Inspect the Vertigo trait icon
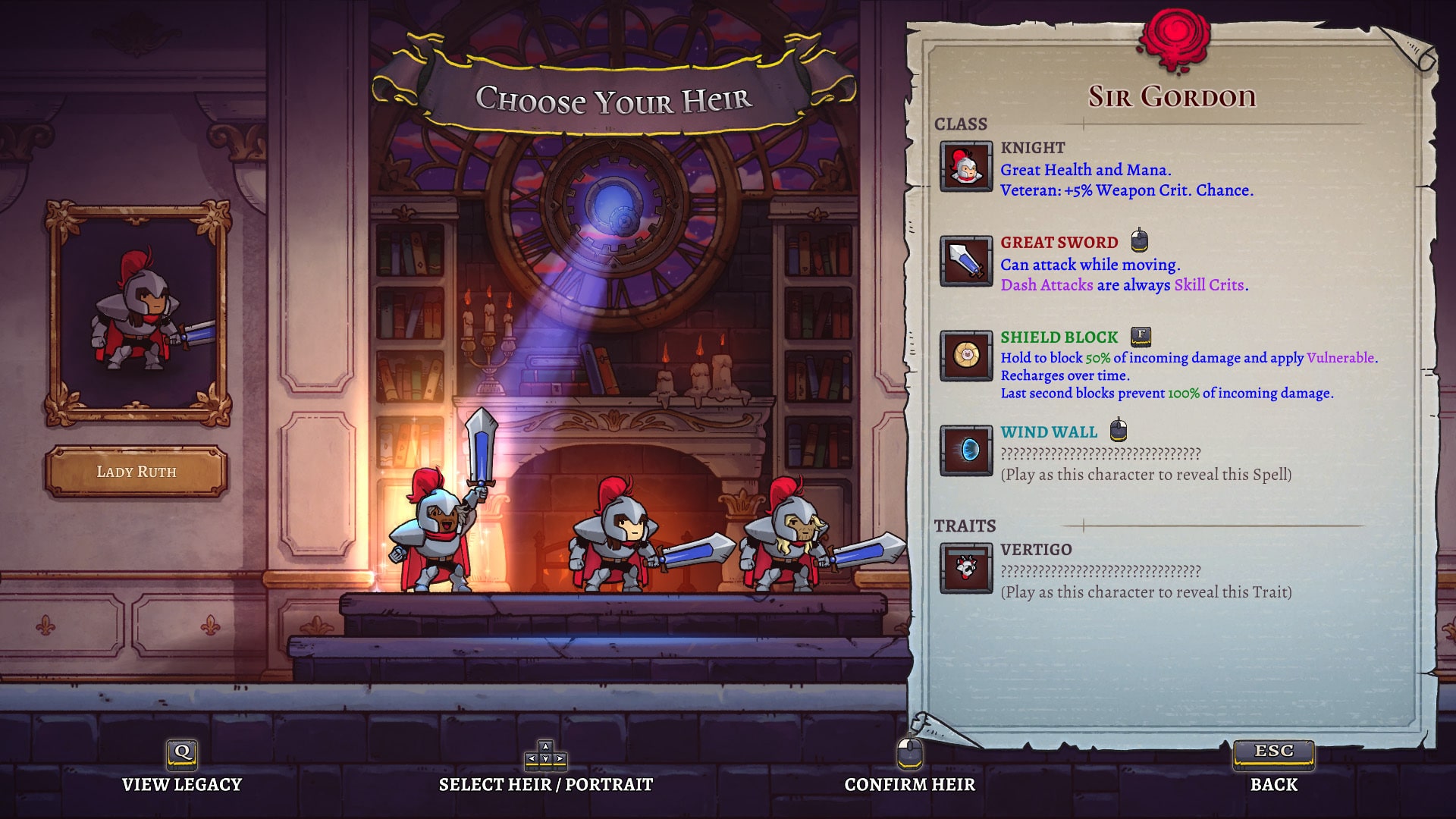This screenshot has width=1456, height=819. (965, 568)
